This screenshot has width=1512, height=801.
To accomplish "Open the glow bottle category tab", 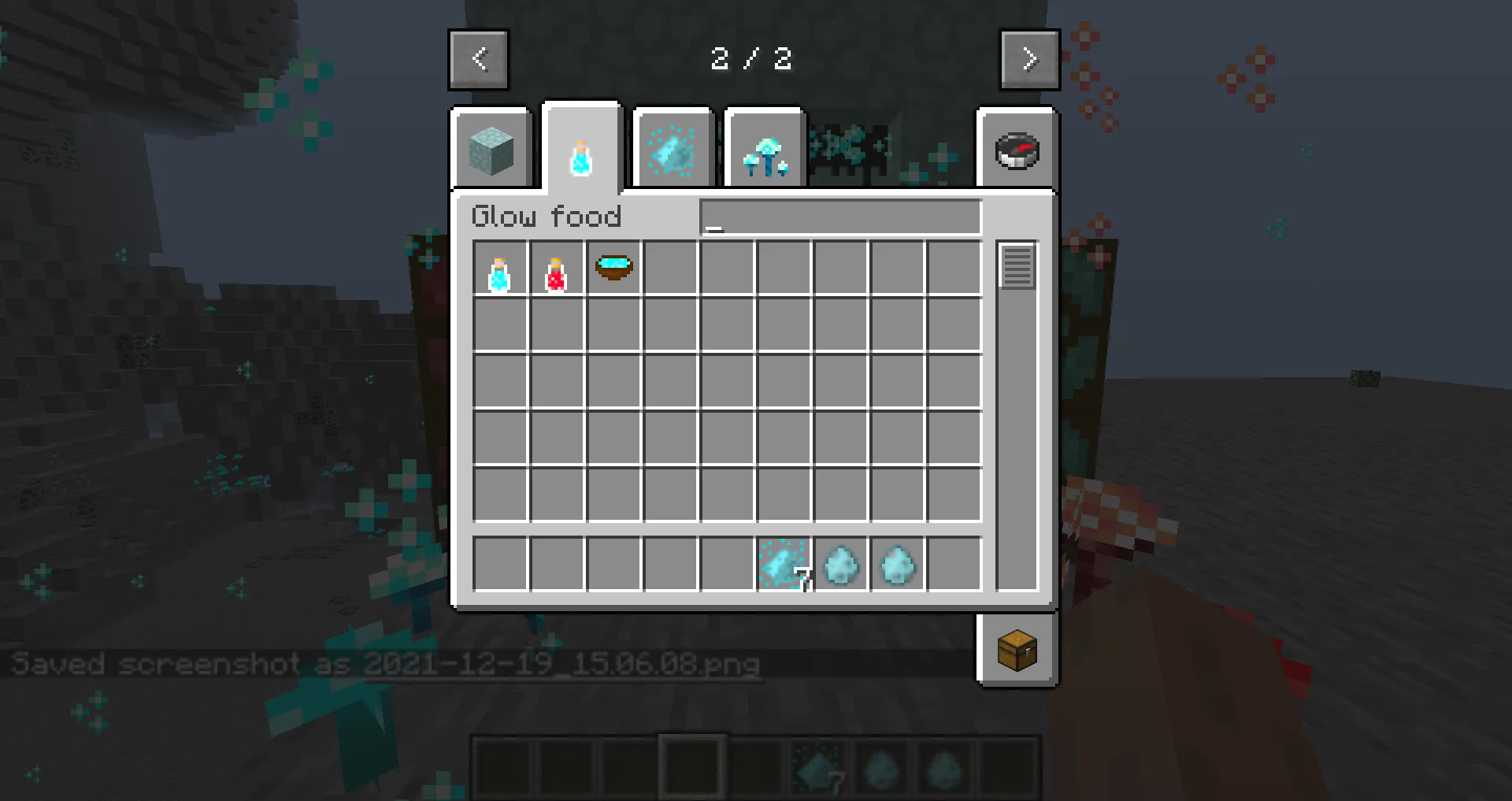I will (x=581, y=148).
